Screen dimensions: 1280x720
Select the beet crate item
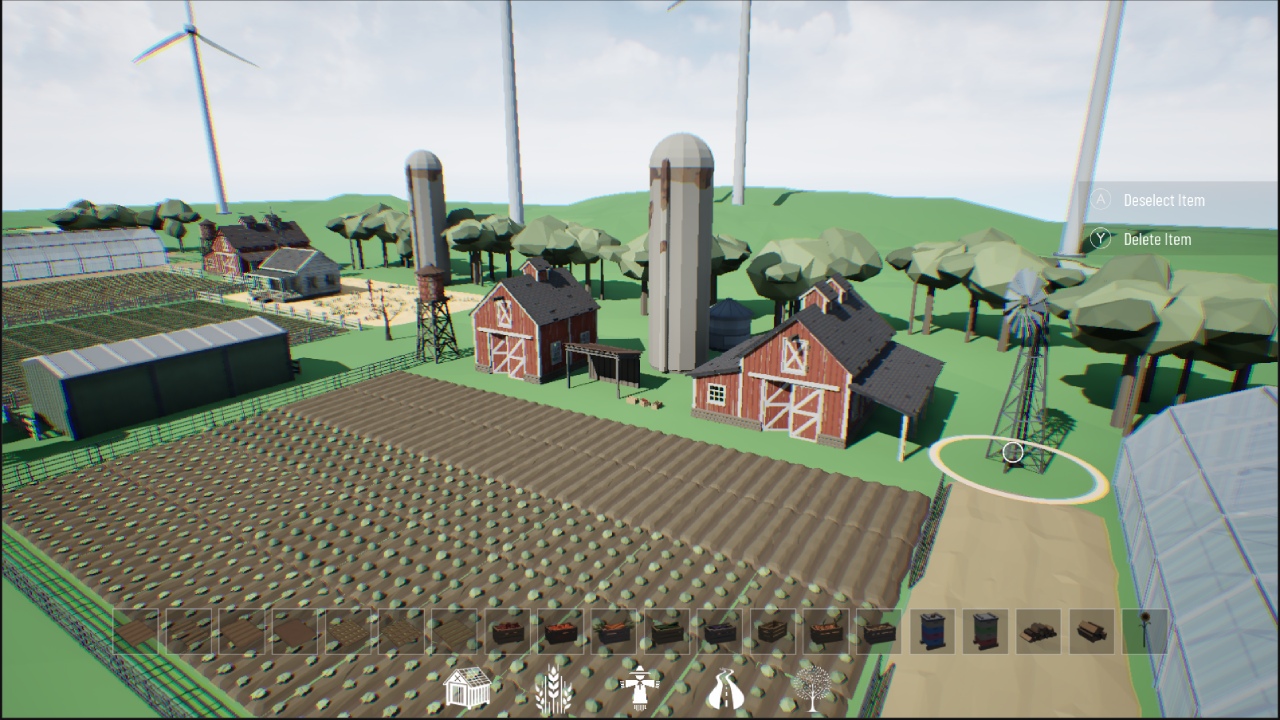pos(508,628)
